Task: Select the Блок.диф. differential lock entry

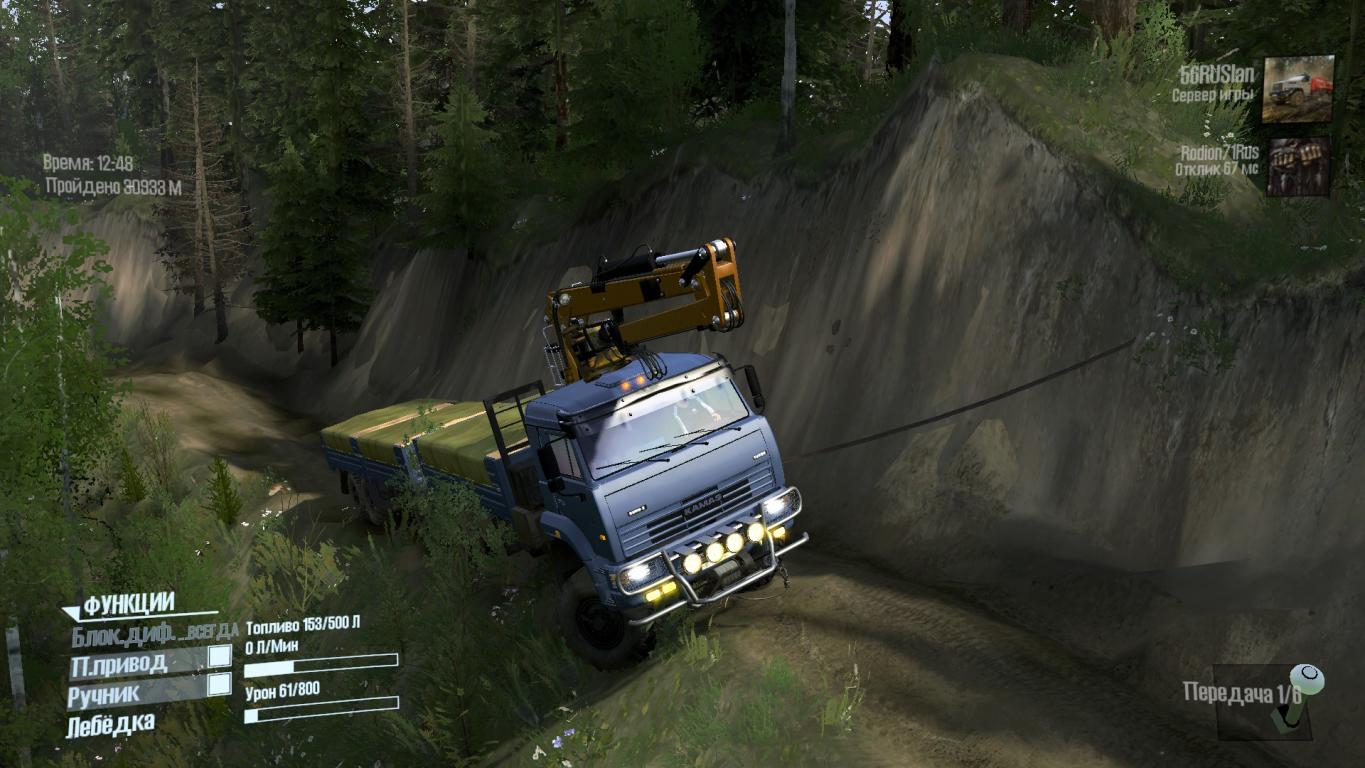Action: (x=153, y=631)
